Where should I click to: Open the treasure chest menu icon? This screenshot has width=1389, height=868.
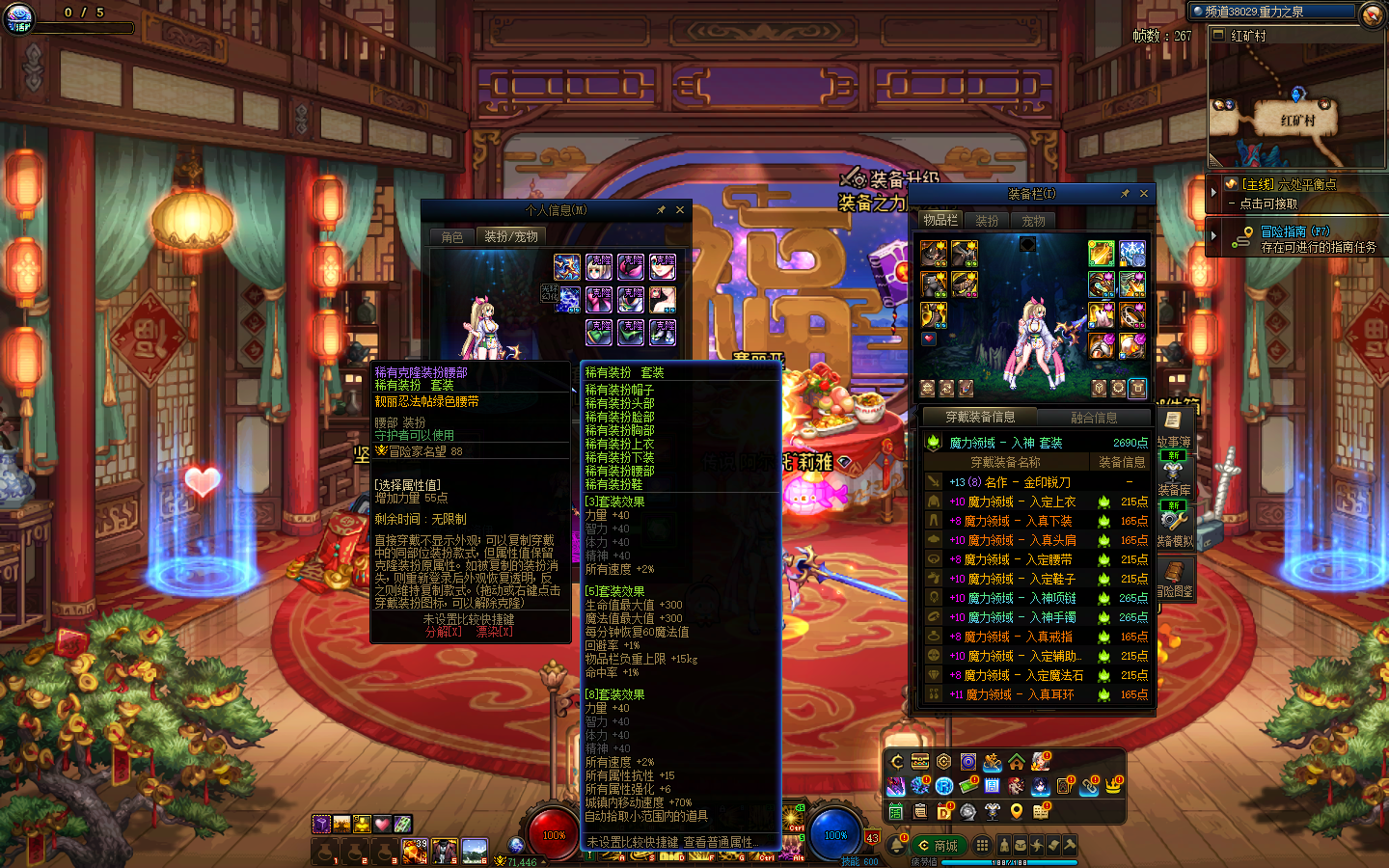pyautogui.click(x=920, y=762)
